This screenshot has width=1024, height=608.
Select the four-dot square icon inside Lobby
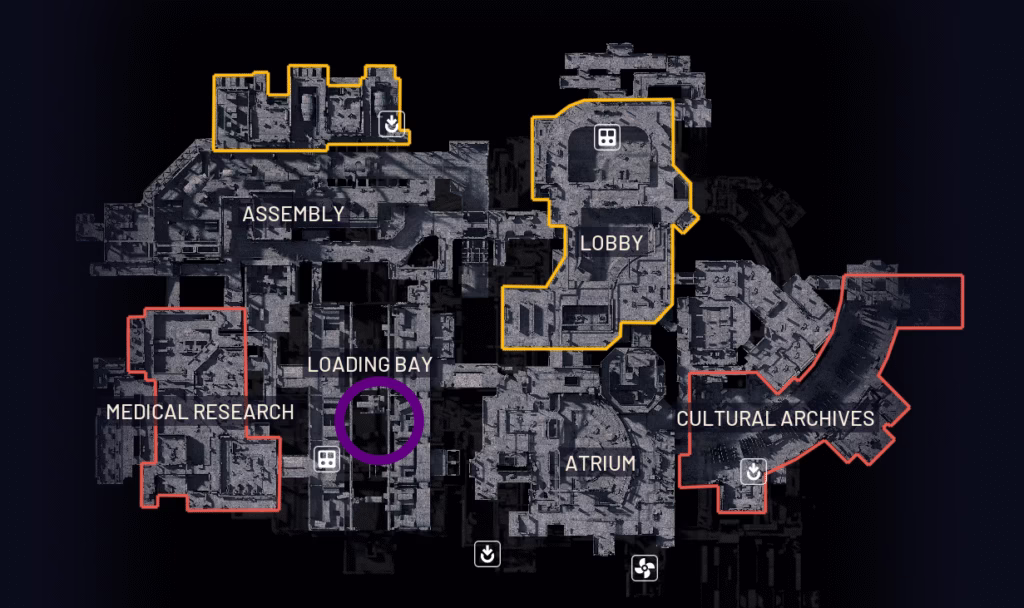[605, 138]
